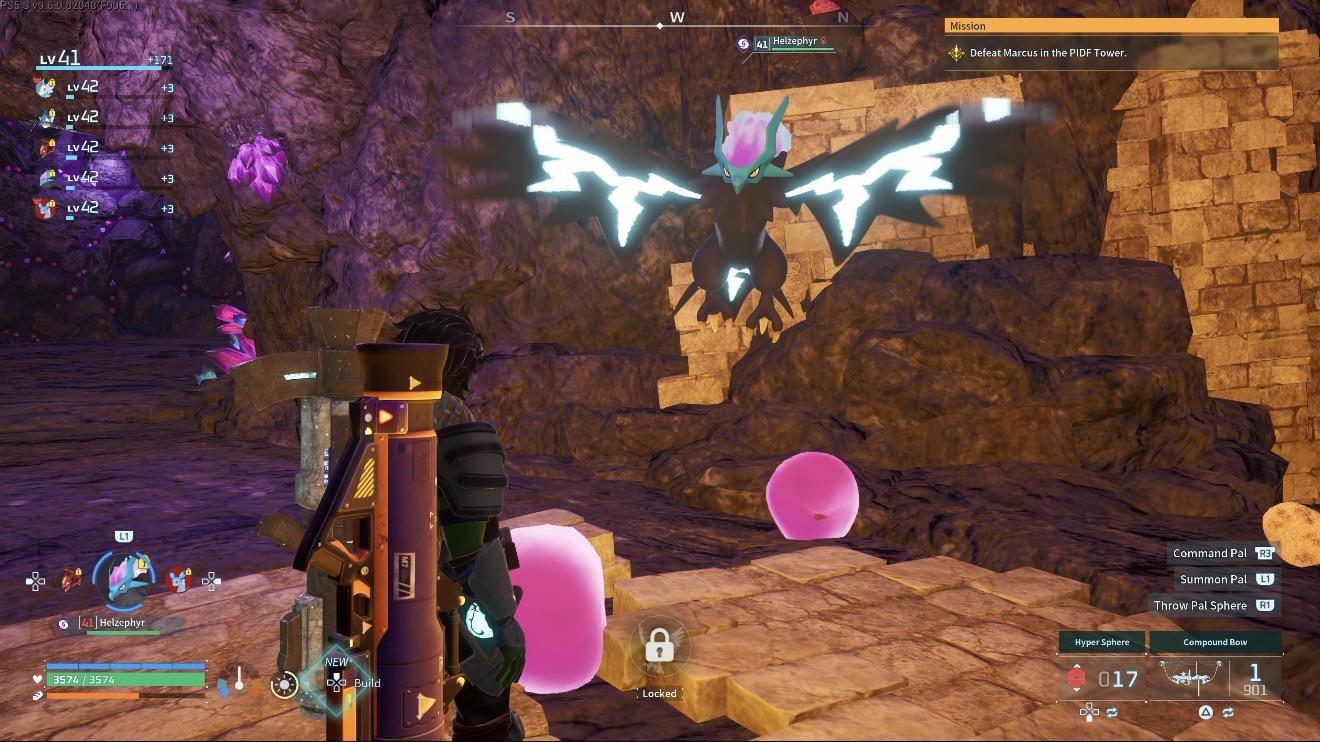Screen dimensions: 1320x742
Task: Choose the red dragon pal left of Helzephyr
Action: tap(71, 579)
